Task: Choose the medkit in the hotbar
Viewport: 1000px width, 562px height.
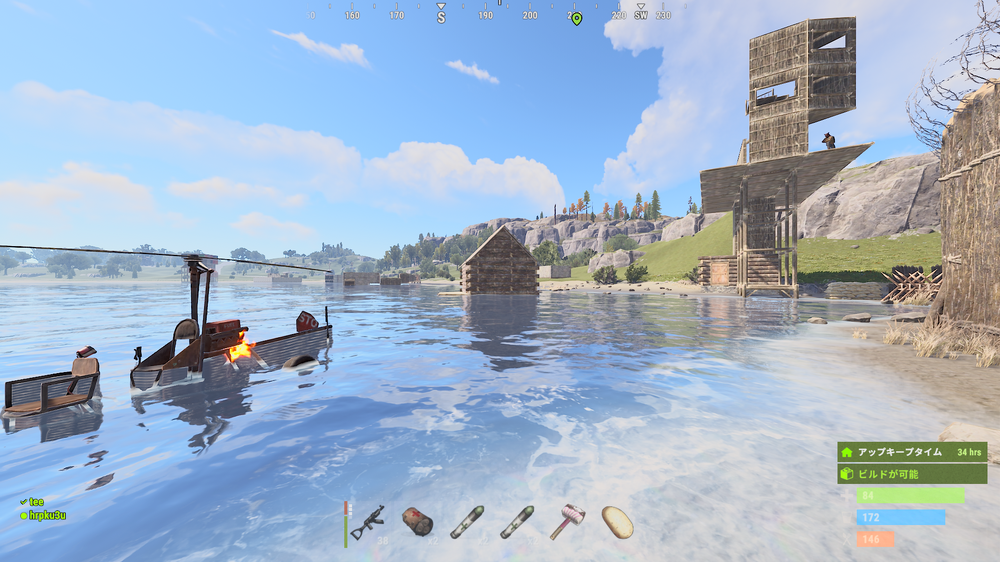Action: 417,521
